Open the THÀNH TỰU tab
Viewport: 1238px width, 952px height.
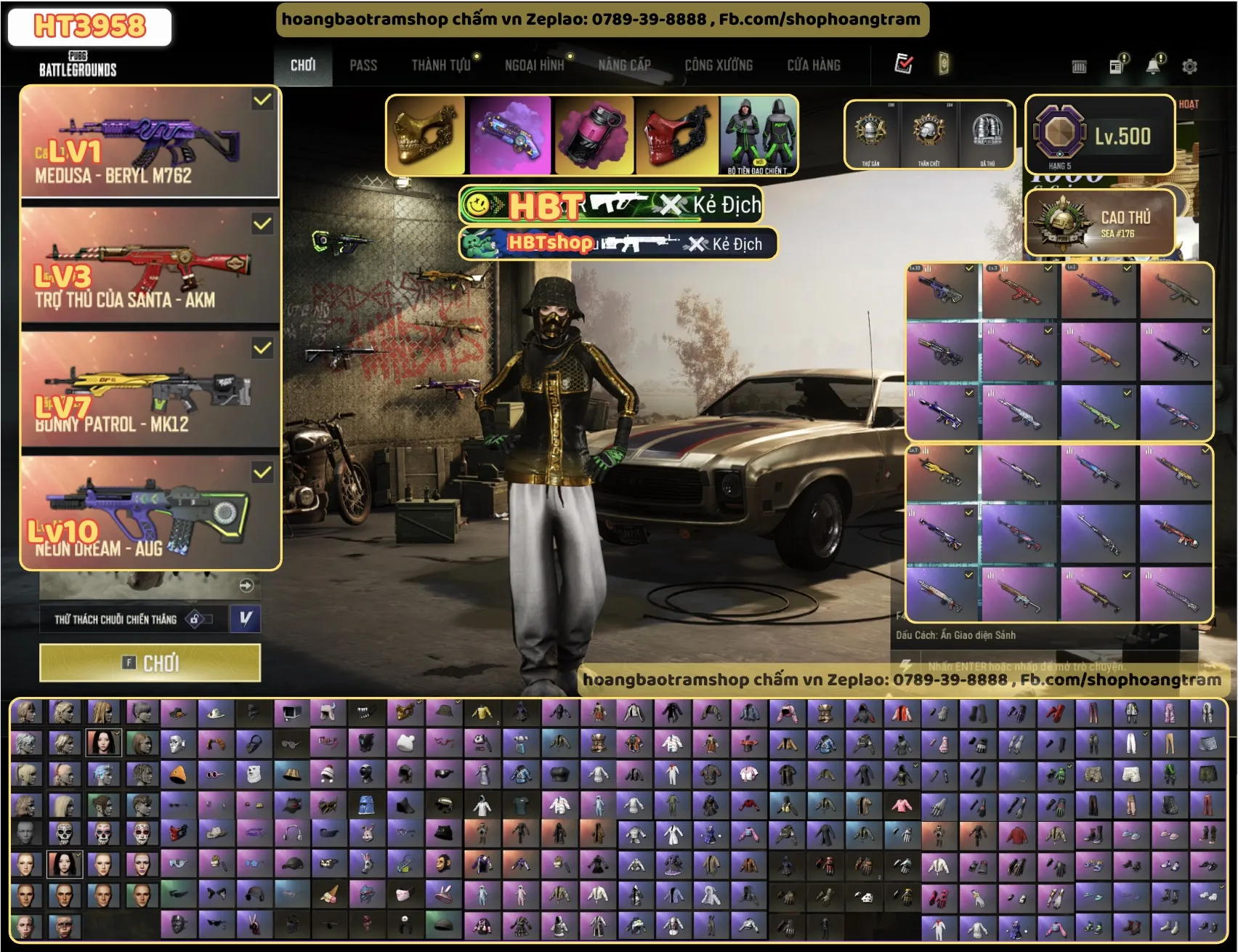pos(441,65)
